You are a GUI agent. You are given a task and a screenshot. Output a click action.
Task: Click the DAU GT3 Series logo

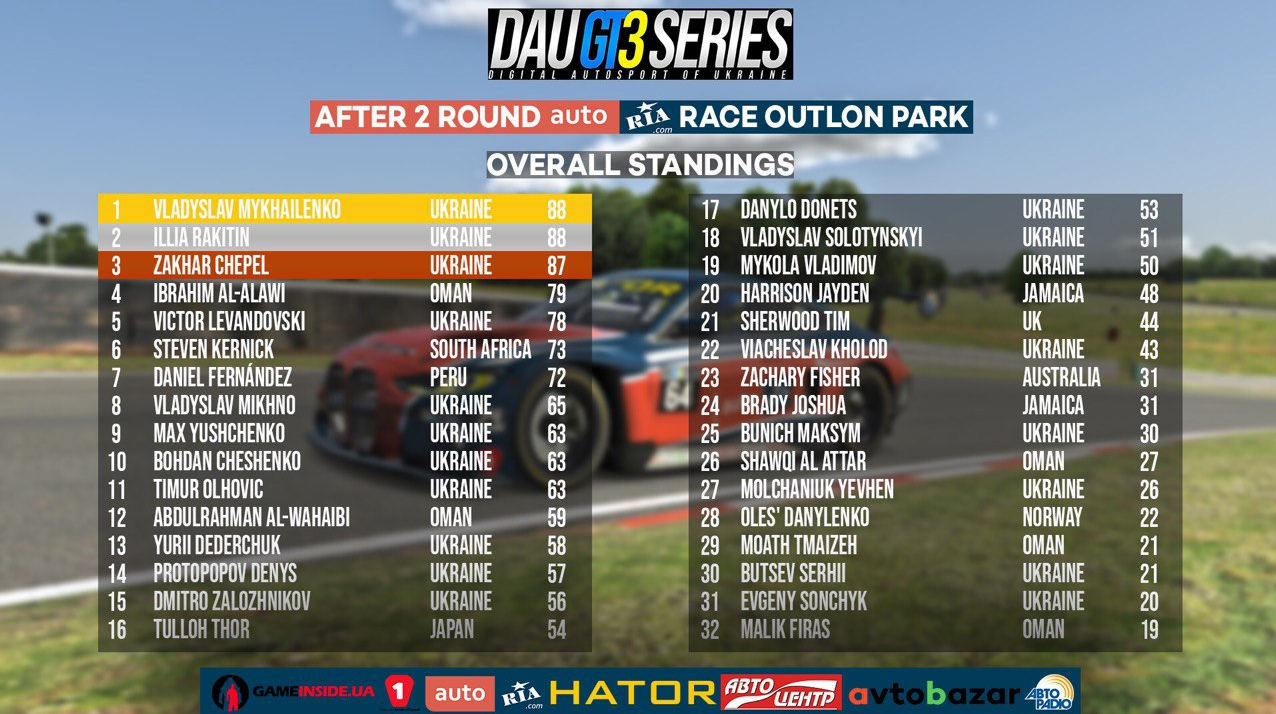click(x=640, y=44)
